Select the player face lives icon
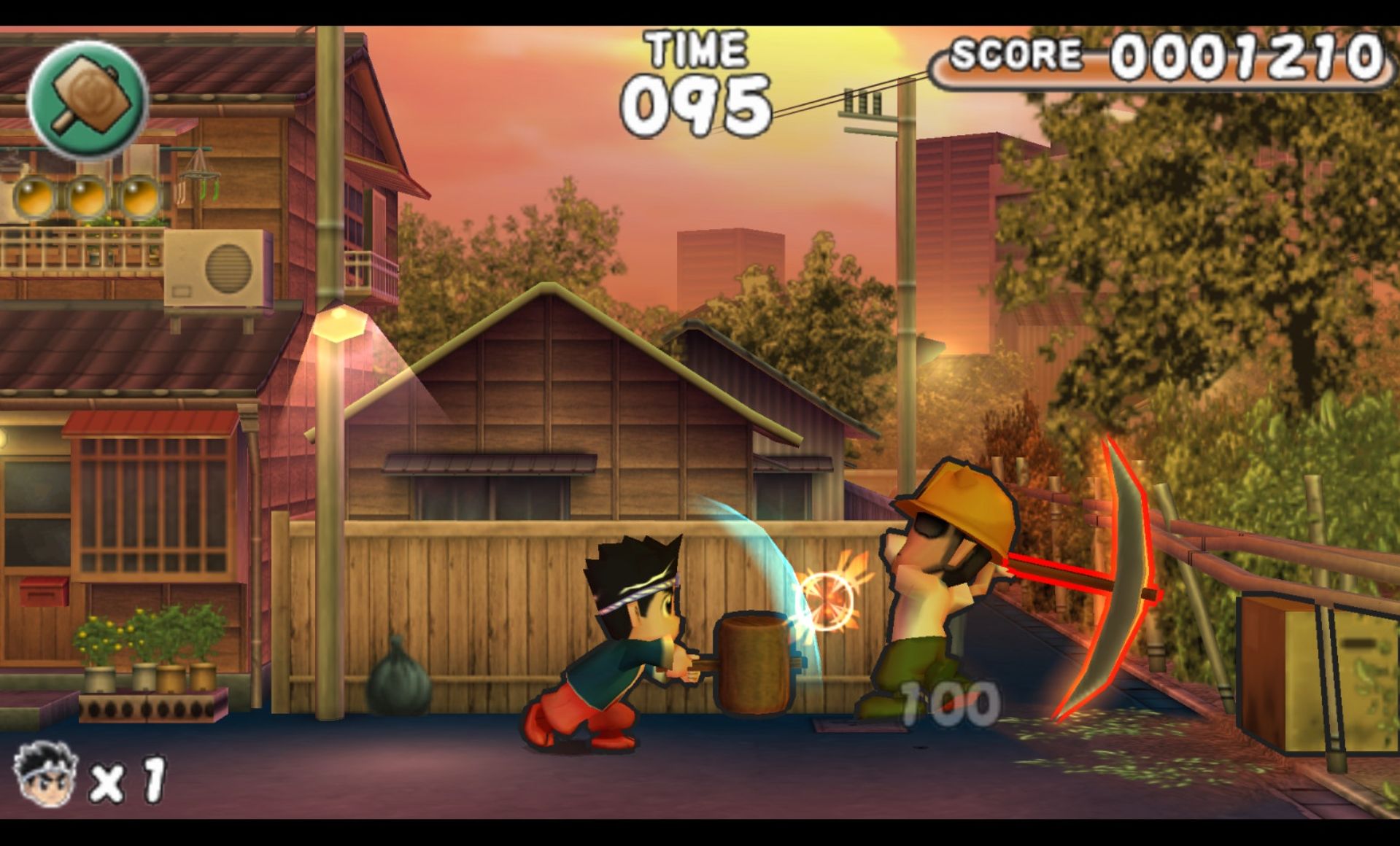This screenshot has height=846, width=1400. click(x=45, y=774)
